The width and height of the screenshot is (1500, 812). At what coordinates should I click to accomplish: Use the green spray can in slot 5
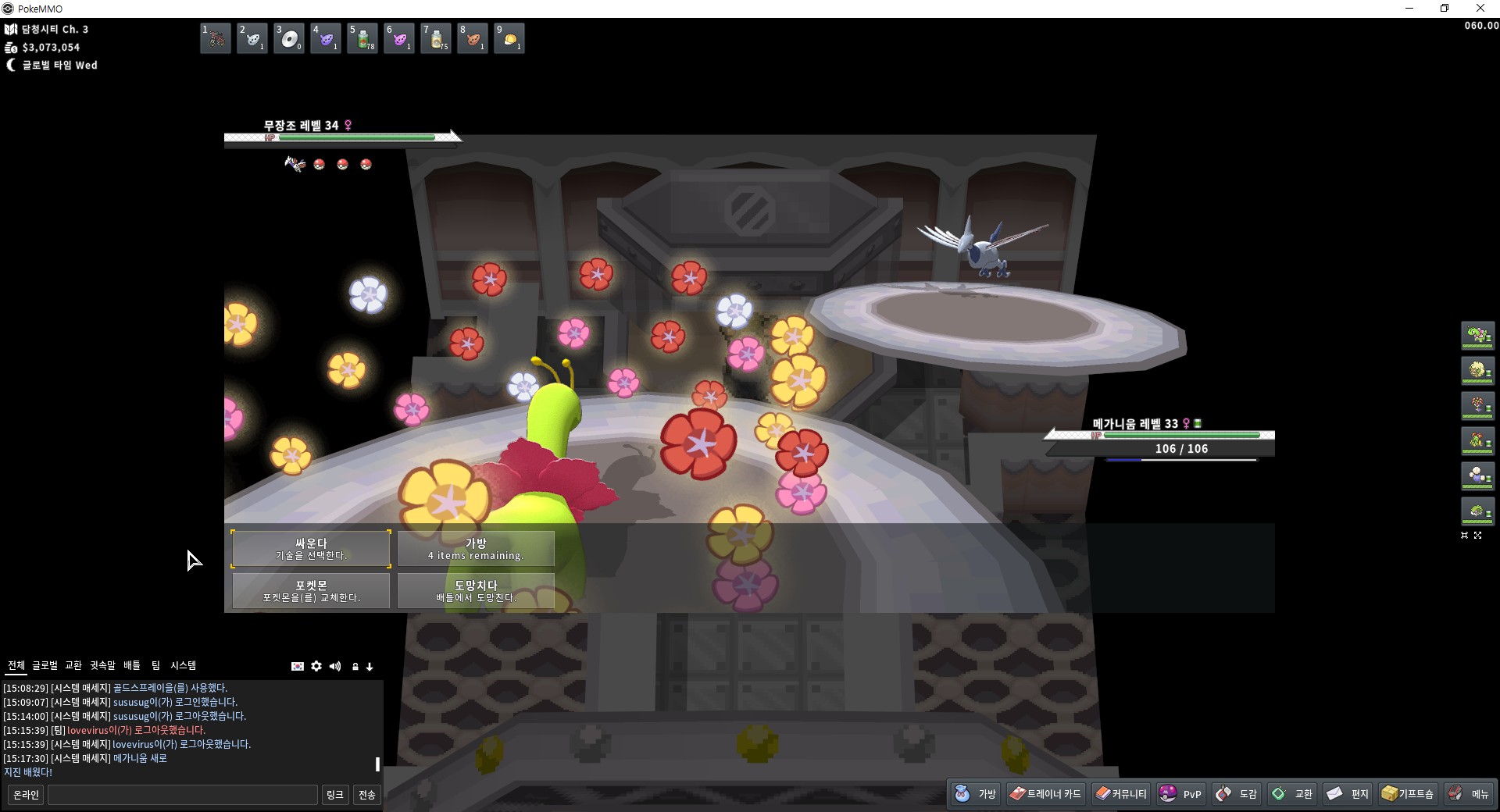(x=362, y=38)
